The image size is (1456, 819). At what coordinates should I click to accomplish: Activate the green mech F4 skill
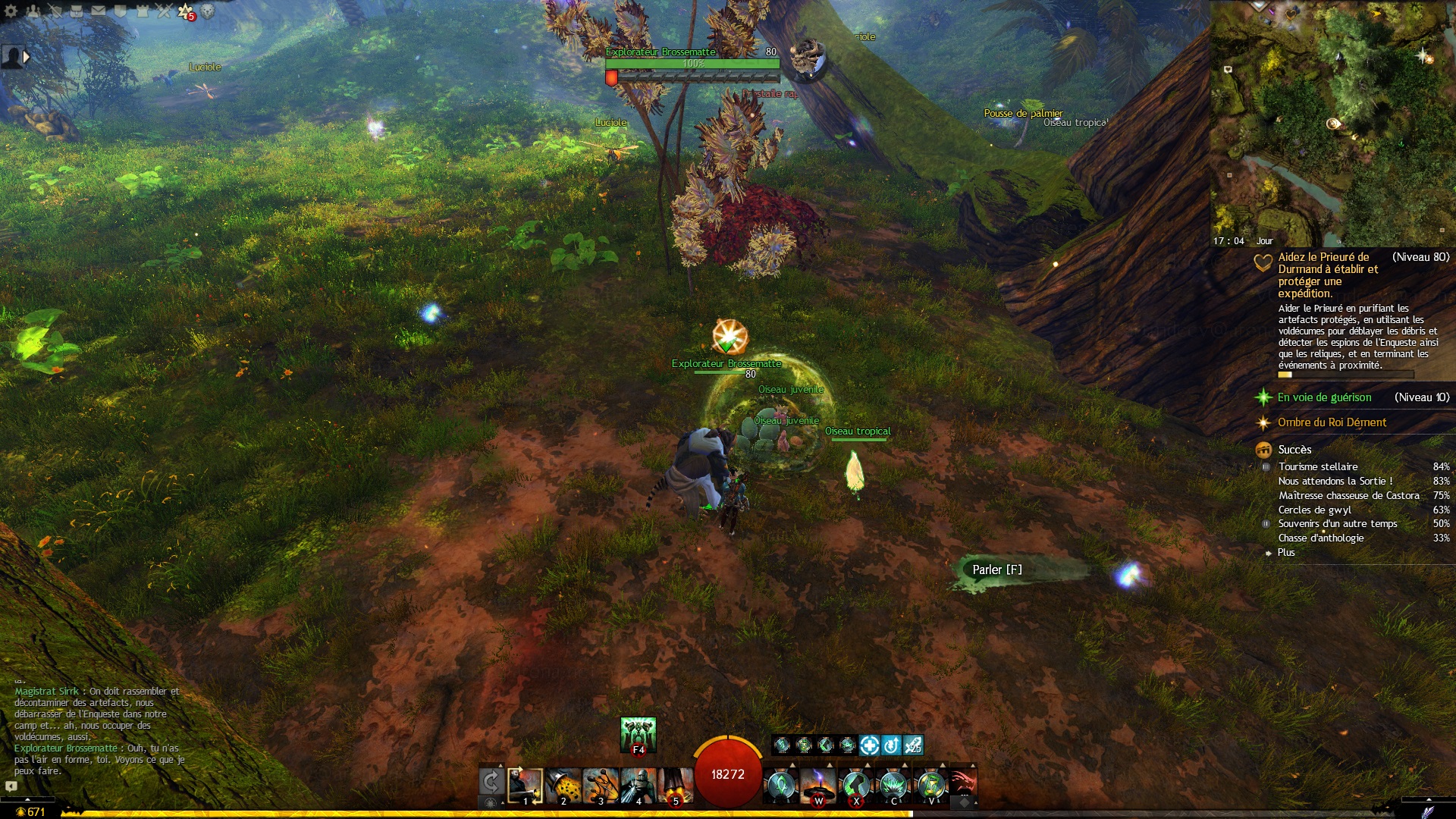tap(638, 734)
